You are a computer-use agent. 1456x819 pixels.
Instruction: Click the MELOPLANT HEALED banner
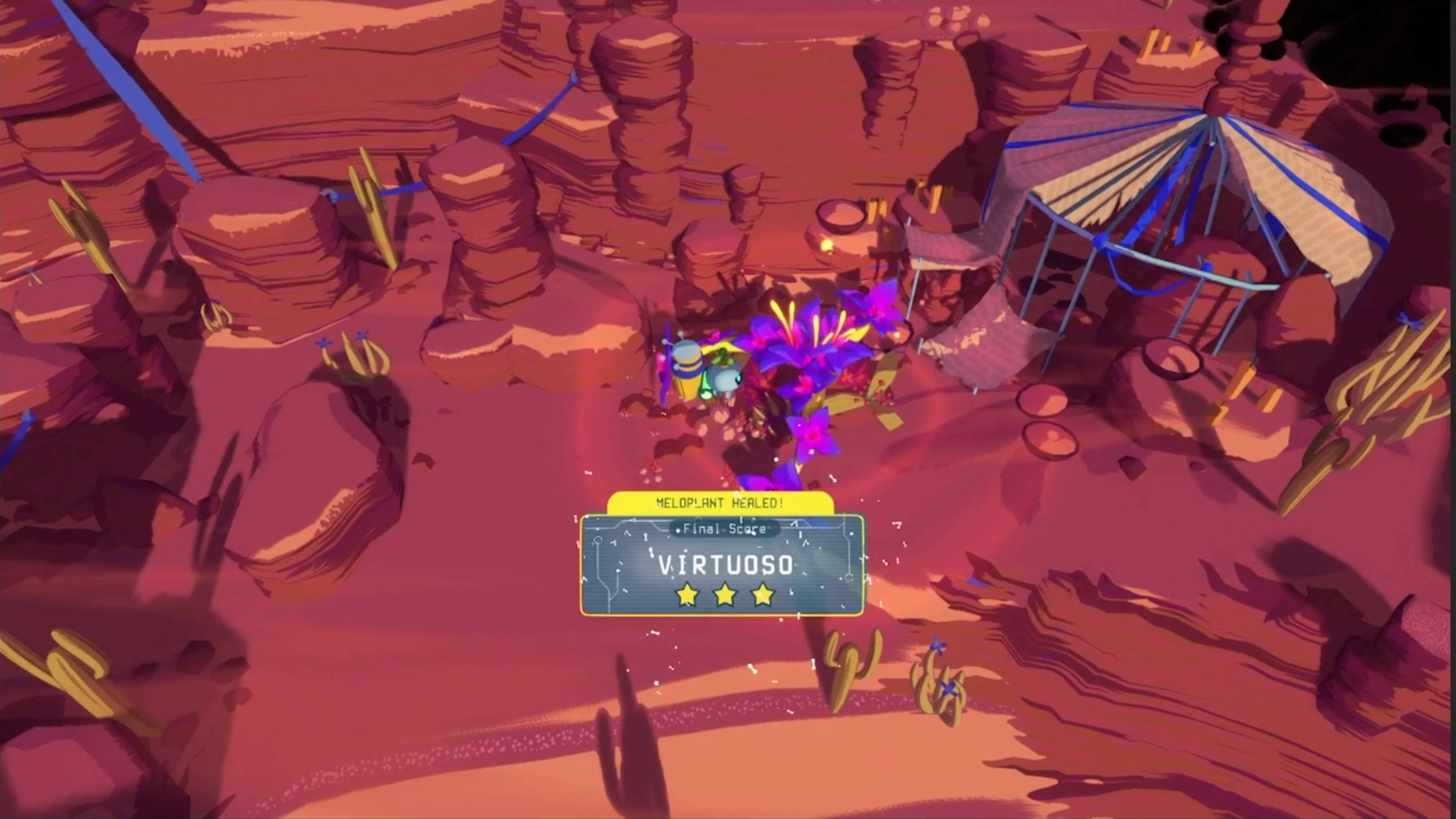[x=719, y=504]
